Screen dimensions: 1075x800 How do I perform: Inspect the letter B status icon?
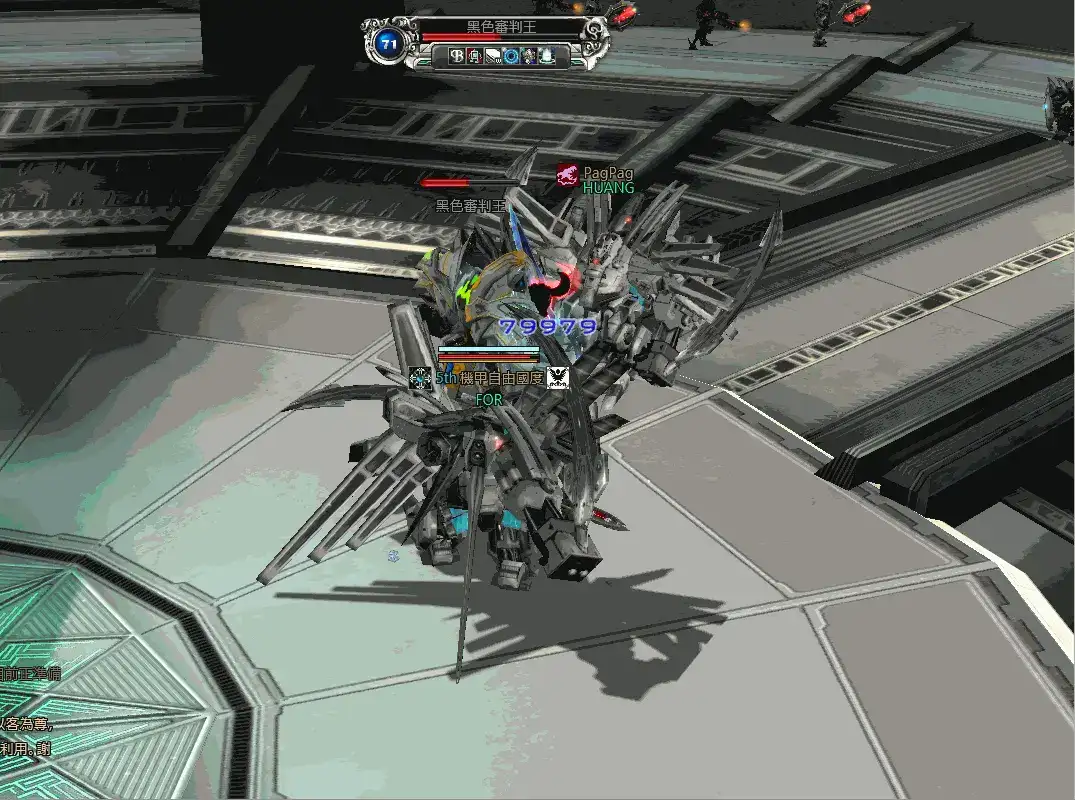click(458, 56)
